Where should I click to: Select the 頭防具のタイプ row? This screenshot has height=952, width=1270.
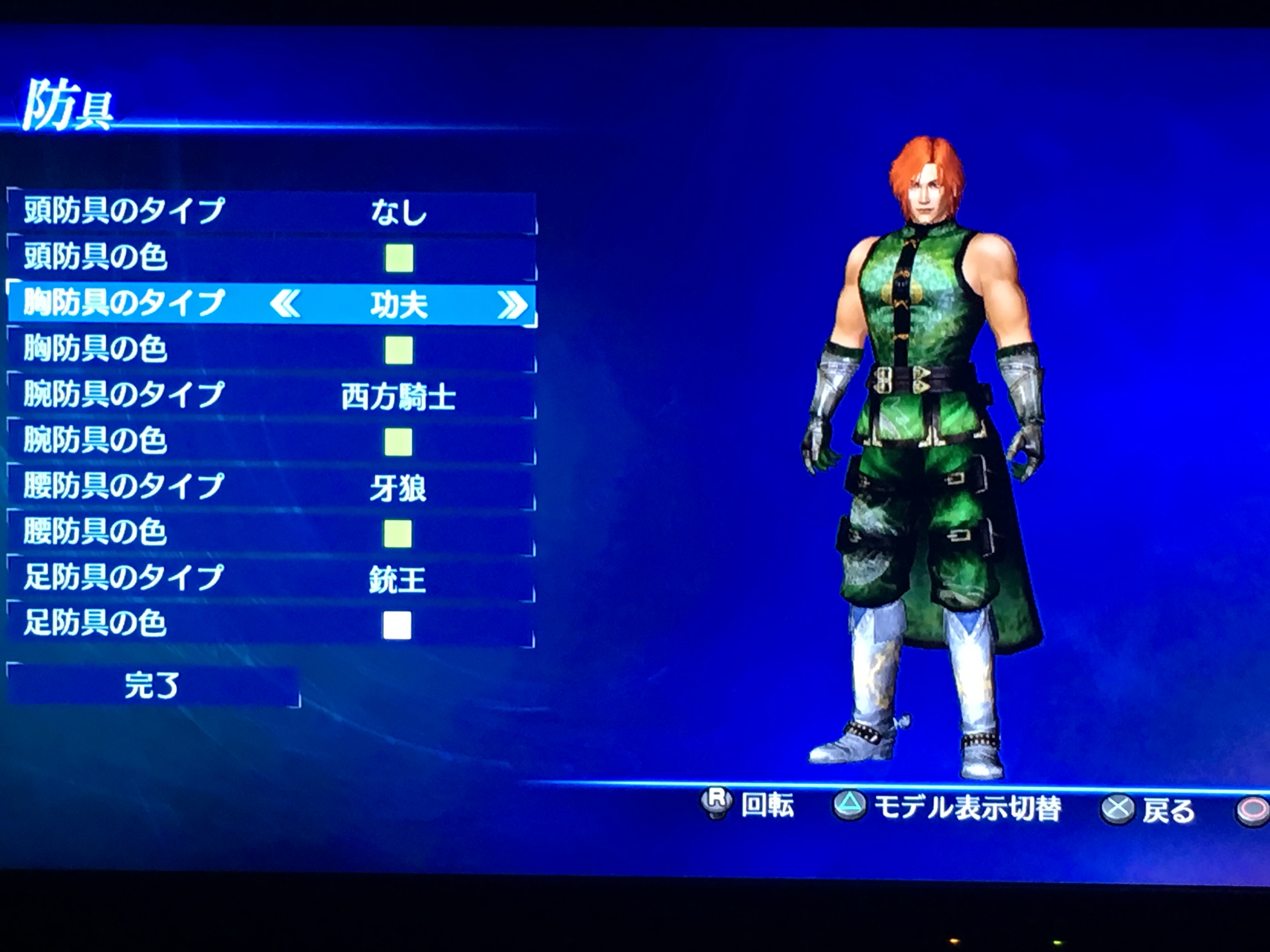coord(272,212)
